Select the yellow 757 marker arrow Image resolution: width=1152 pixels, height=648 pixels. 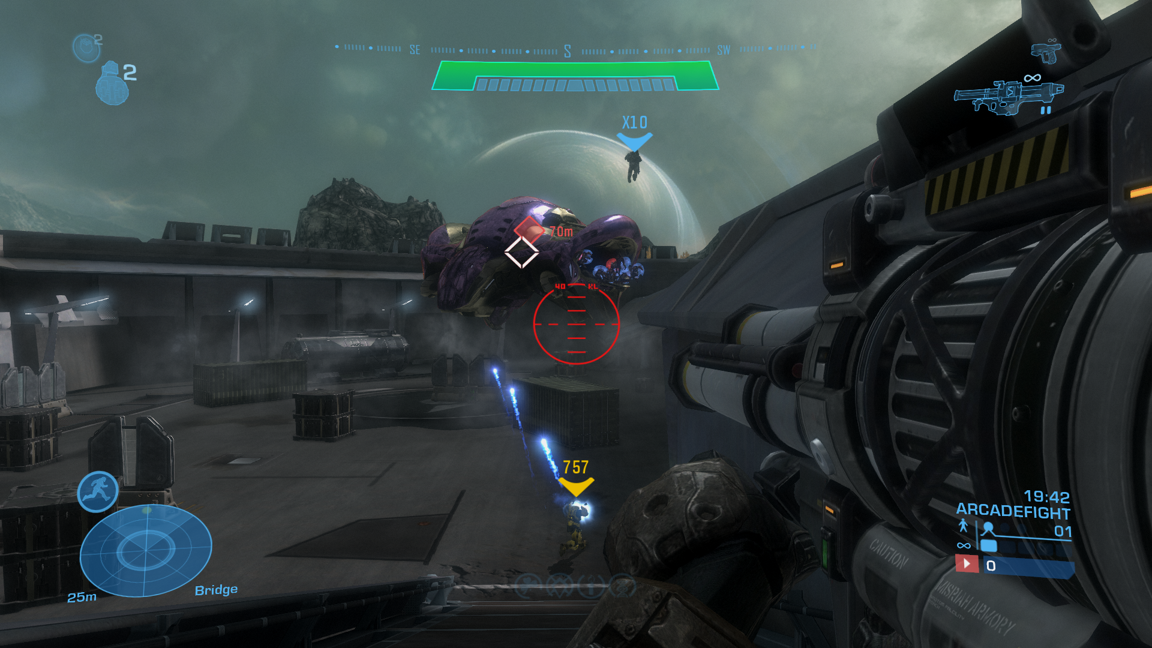click(576, 487)
